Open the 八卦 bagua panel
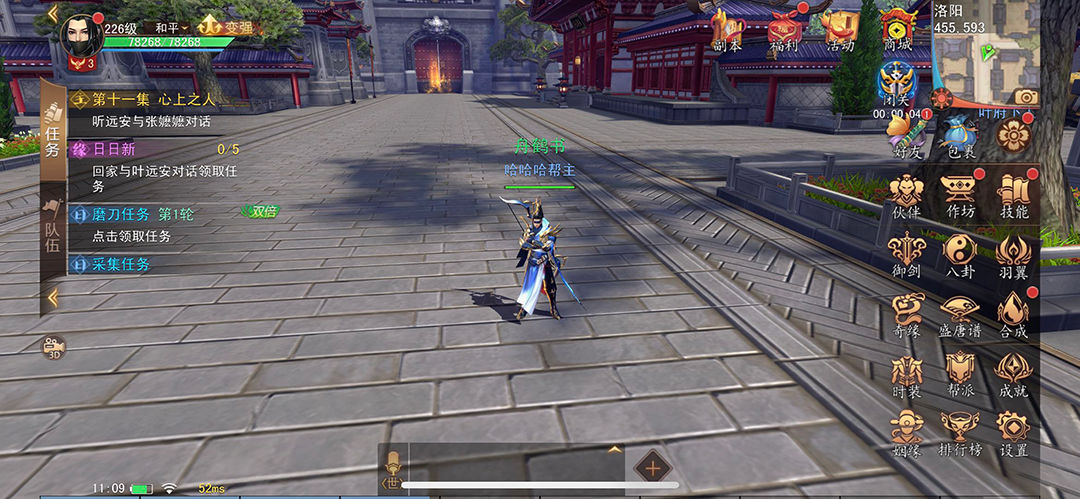 pyautogui.click(x=960, y=253)
